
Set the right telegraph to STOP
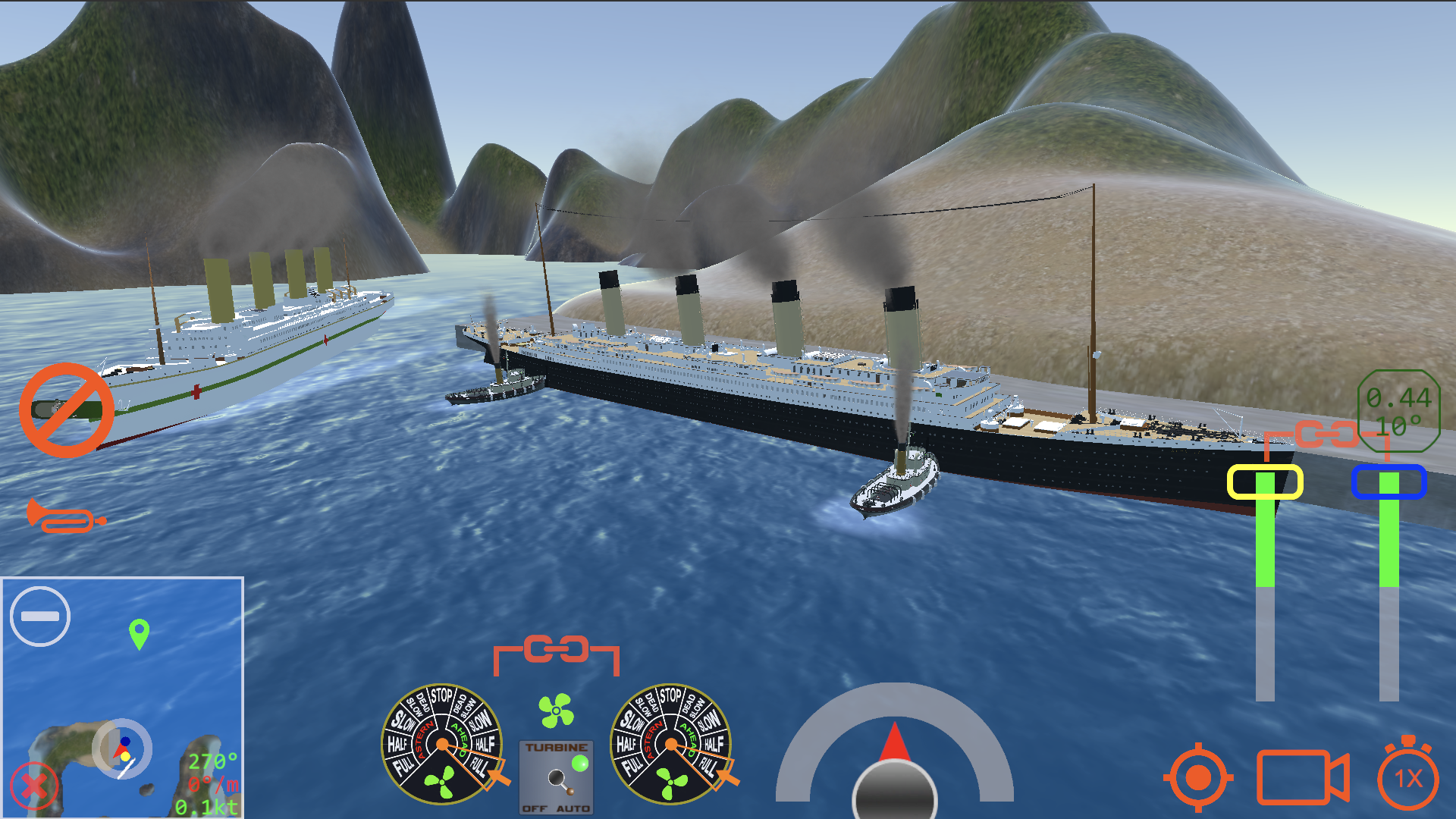(x=670, y=695)
